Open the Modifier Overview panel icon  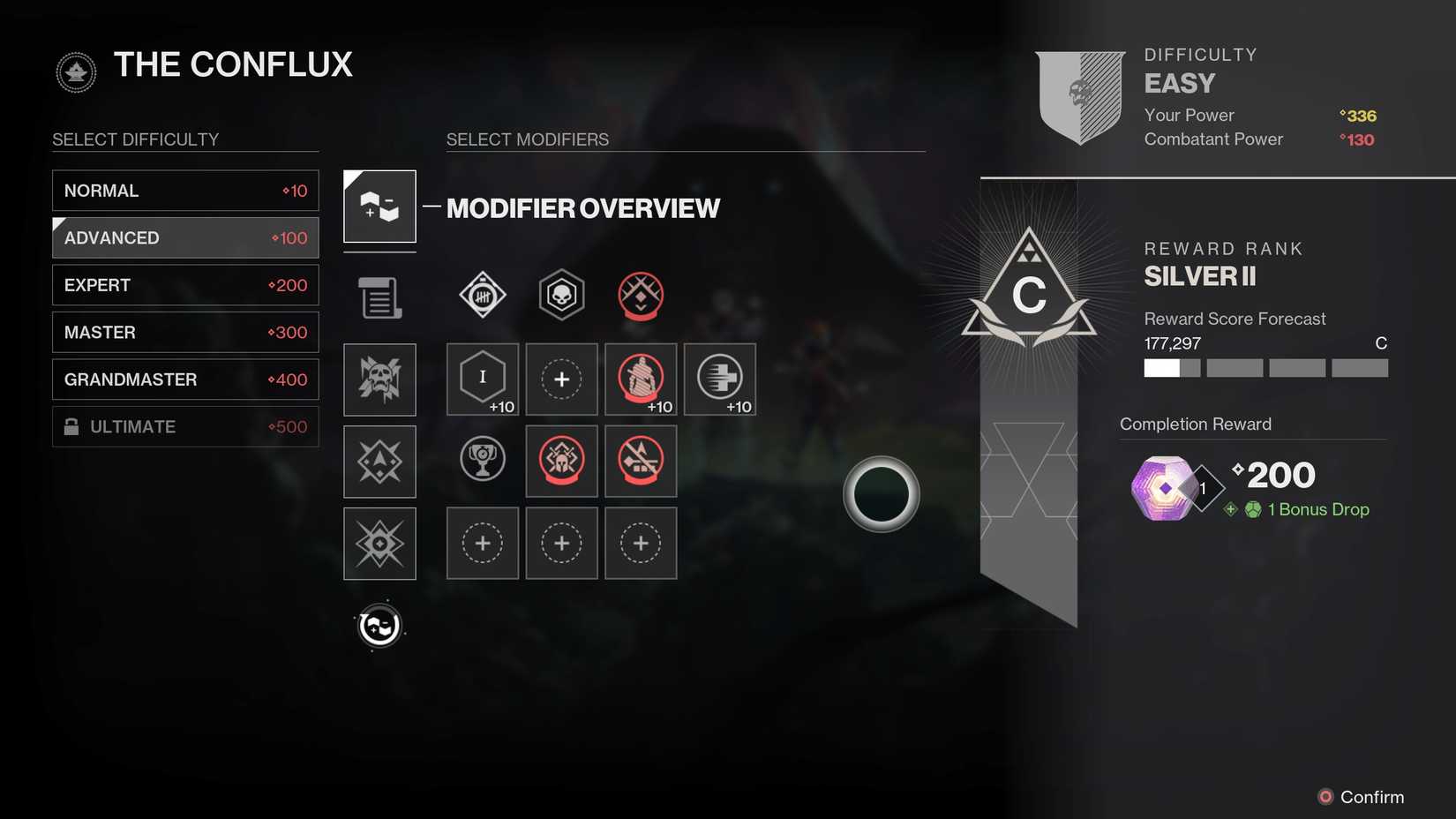point(379,207)
